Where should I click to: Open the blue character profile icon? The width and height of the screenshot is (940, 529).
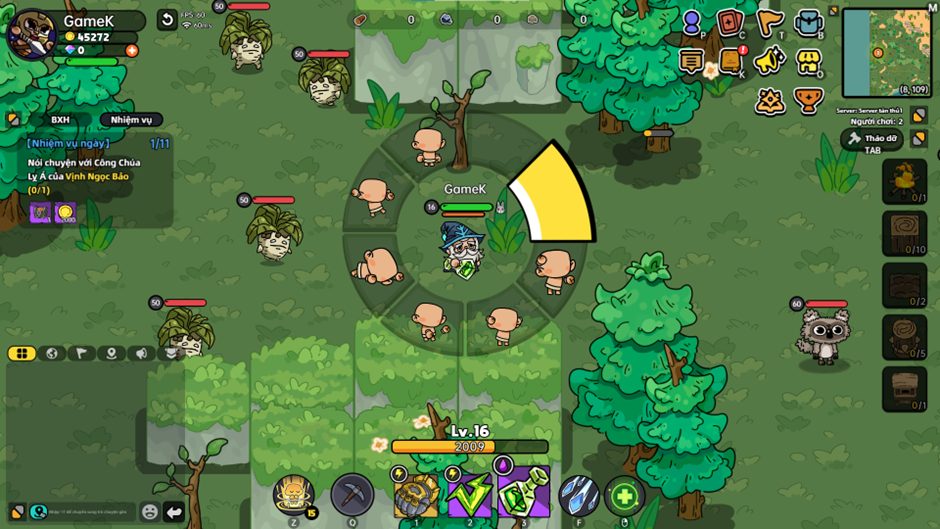point(692,22)
